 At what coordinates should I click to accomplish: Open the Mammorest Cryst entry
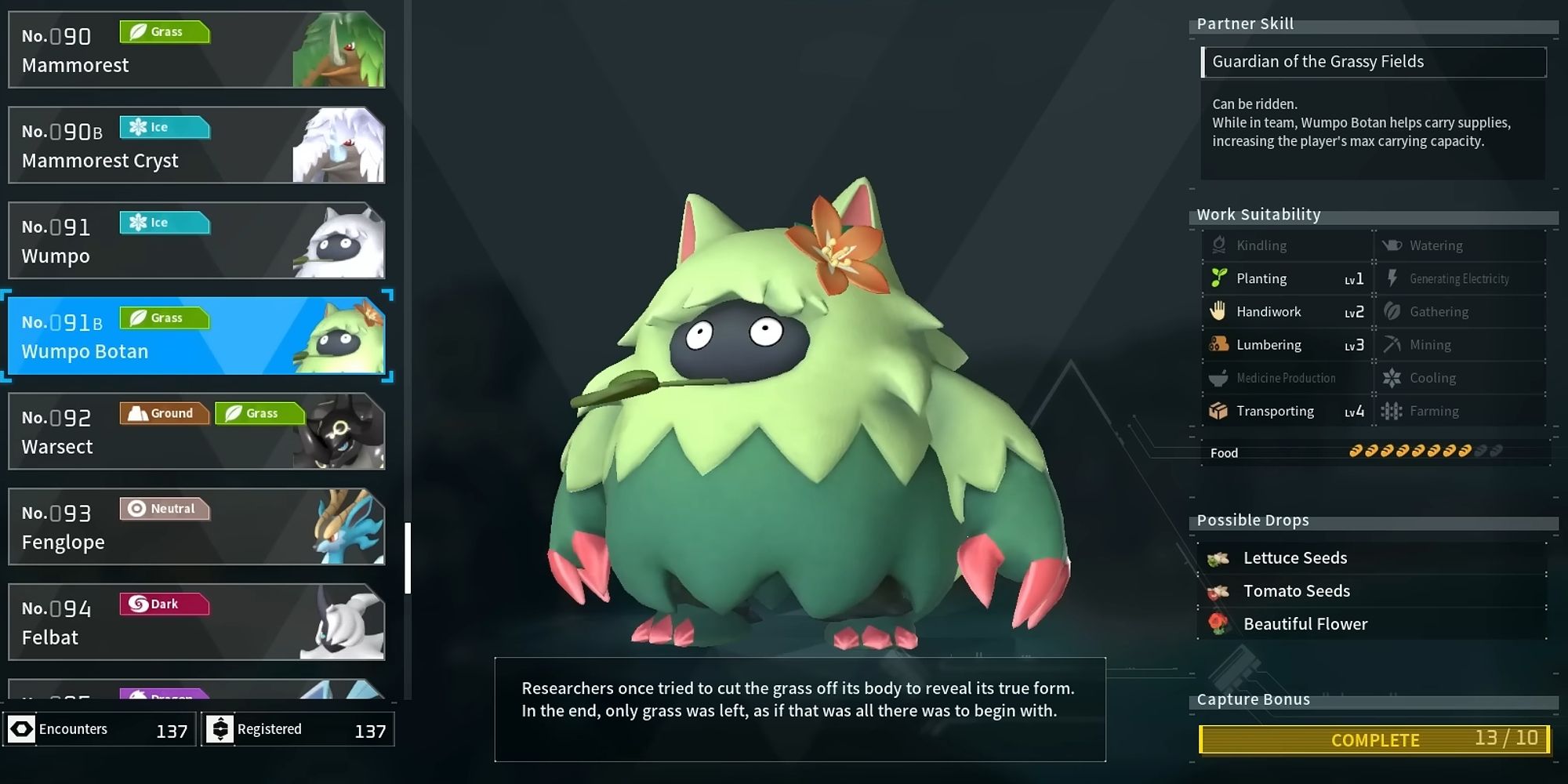point(196,145)
